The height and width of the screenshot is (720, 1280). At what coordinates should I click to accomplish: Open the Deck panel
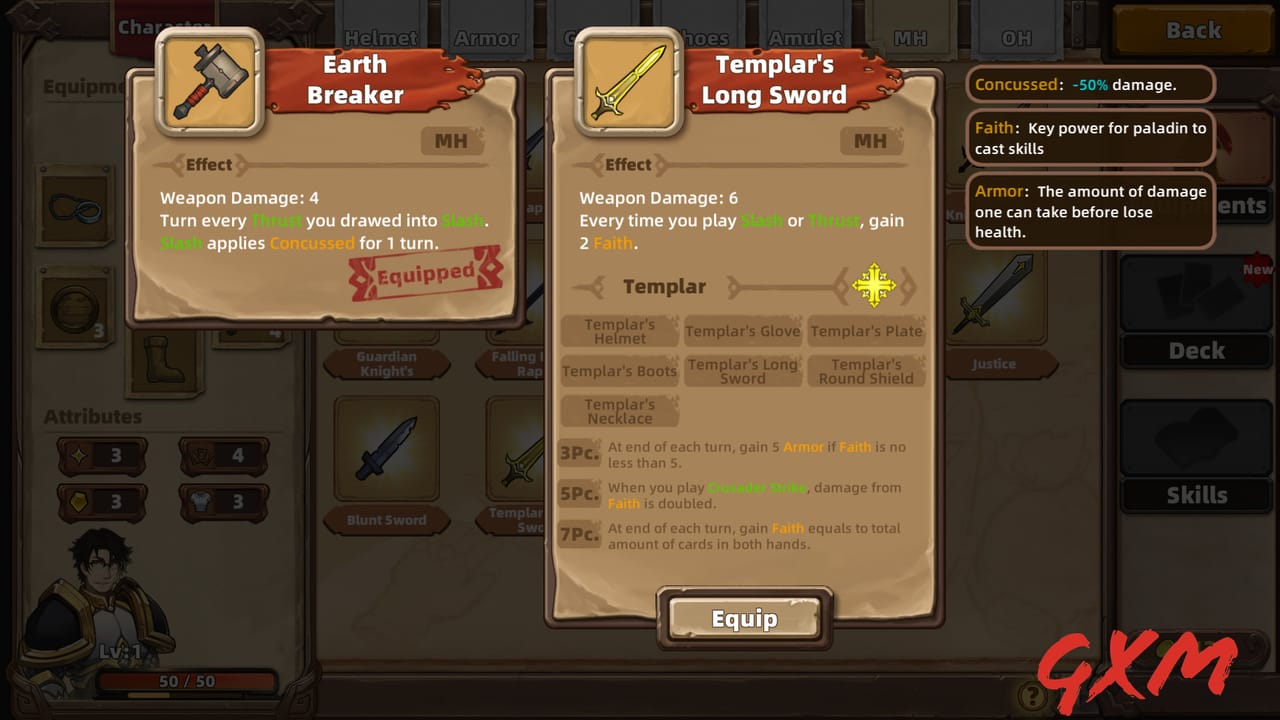[1196, 351]
